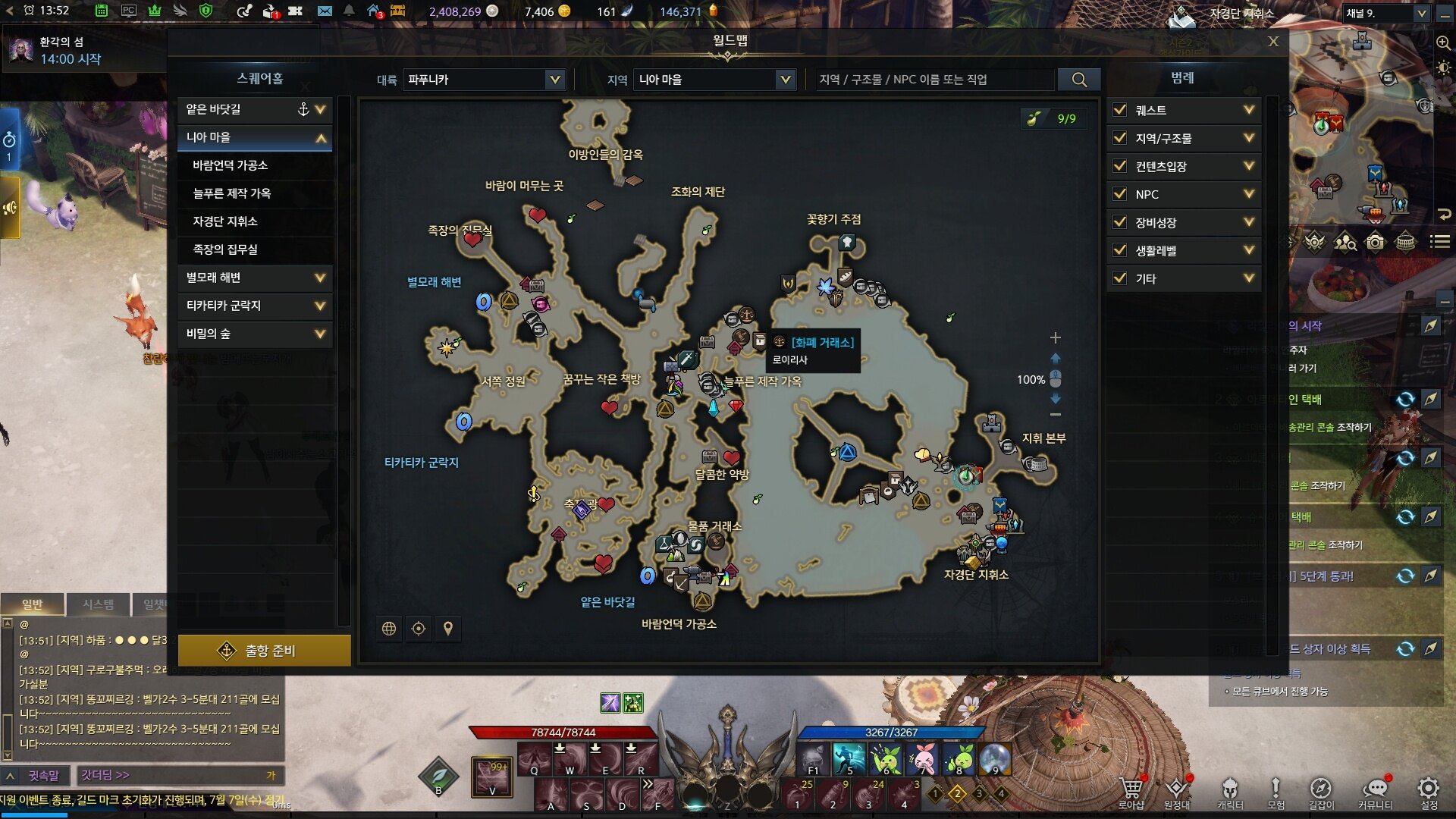This screenshot has width=1456, height=819.
Task: Click the map pin icon below the map
Action: tap(448, 629)
